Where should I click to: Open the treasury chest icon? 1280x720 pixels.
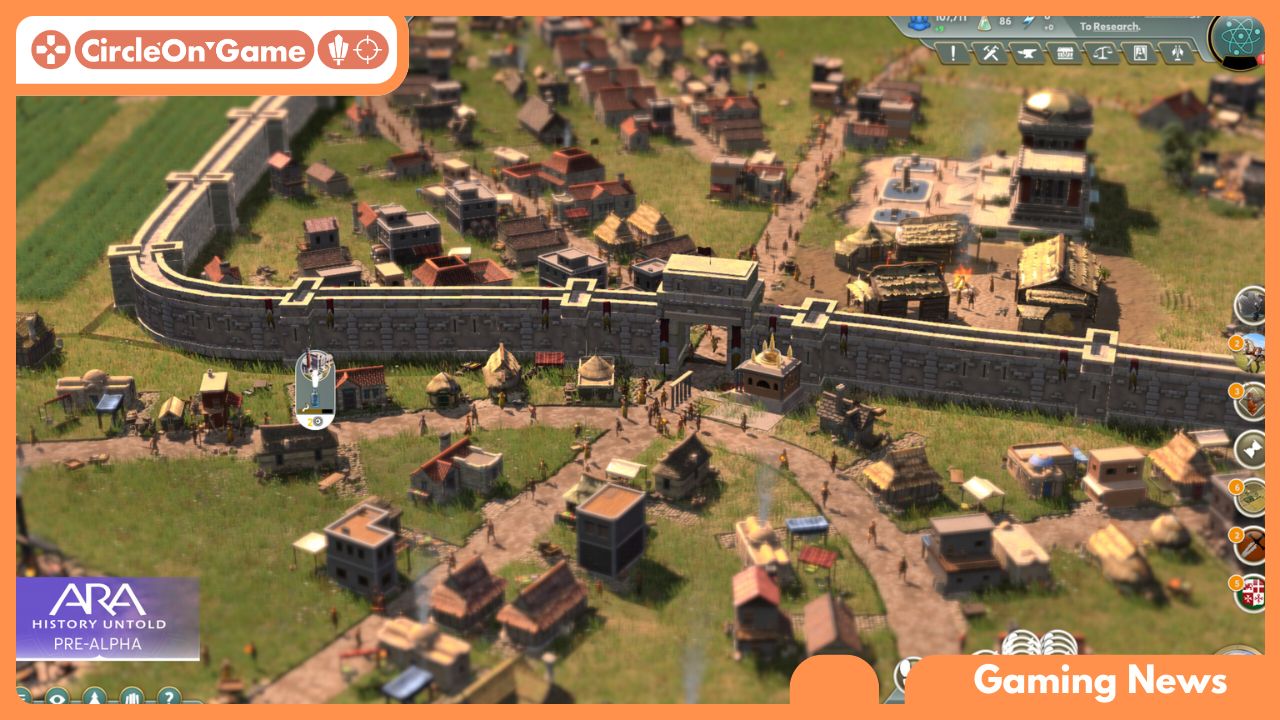pyautogui.click(x=1066, y=52)
